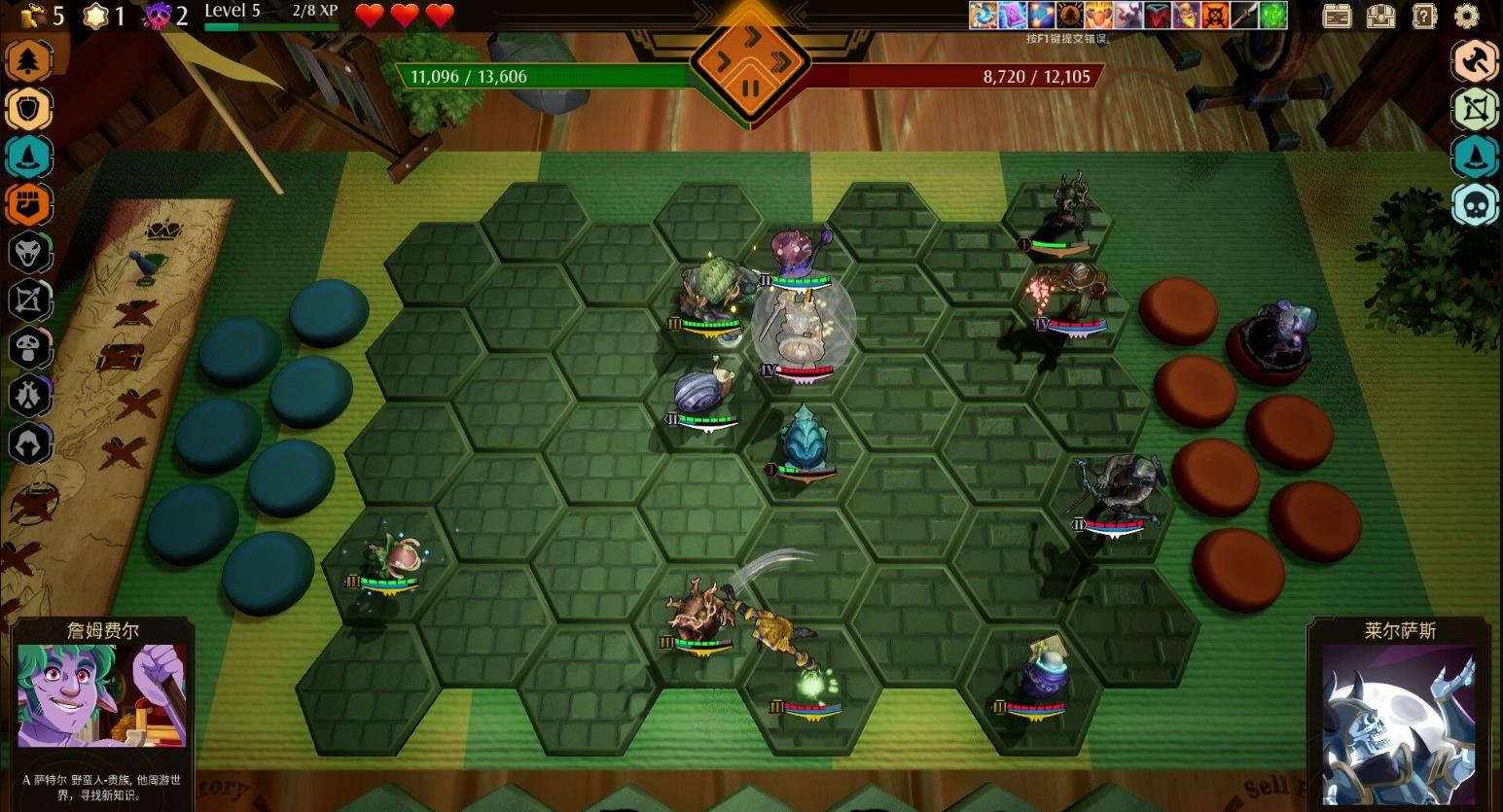Click the hooded helmet filter at sidebar bottom

pyautogui.click(x=29, y=443)
